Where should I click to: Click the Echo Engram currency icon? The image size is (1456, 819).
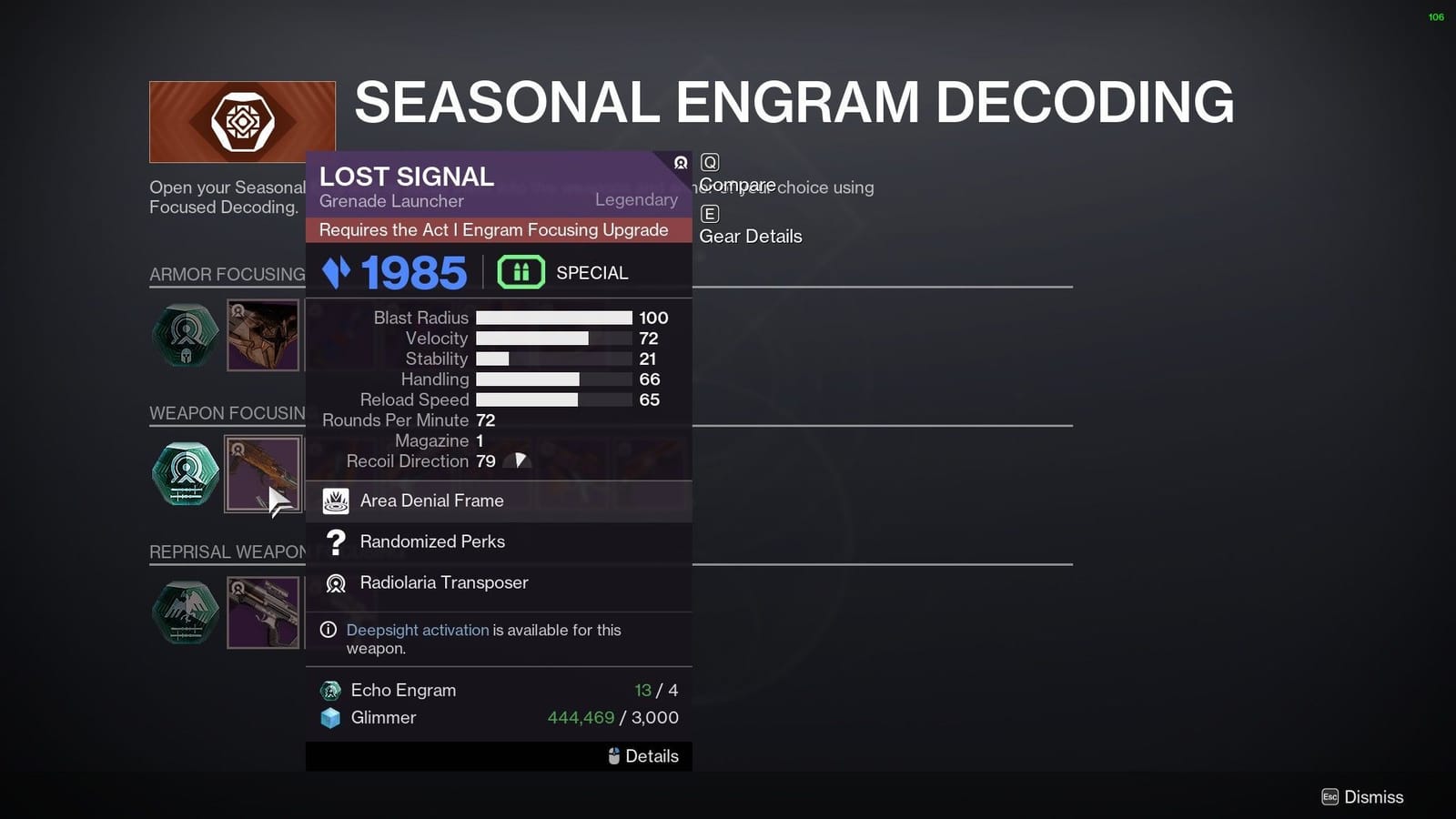pyautogui.click(x=329, y=690)
